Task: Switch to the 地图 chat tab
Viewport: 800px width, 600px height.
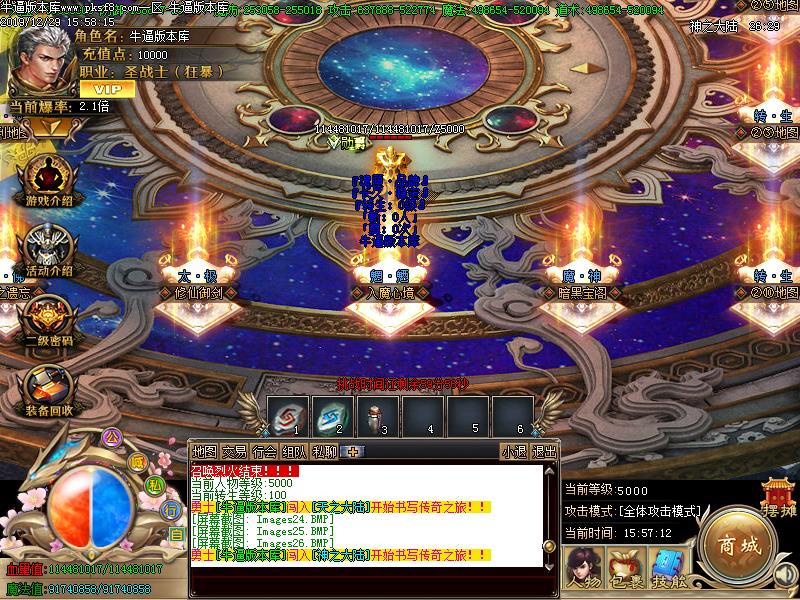Action: pos(204,451)
